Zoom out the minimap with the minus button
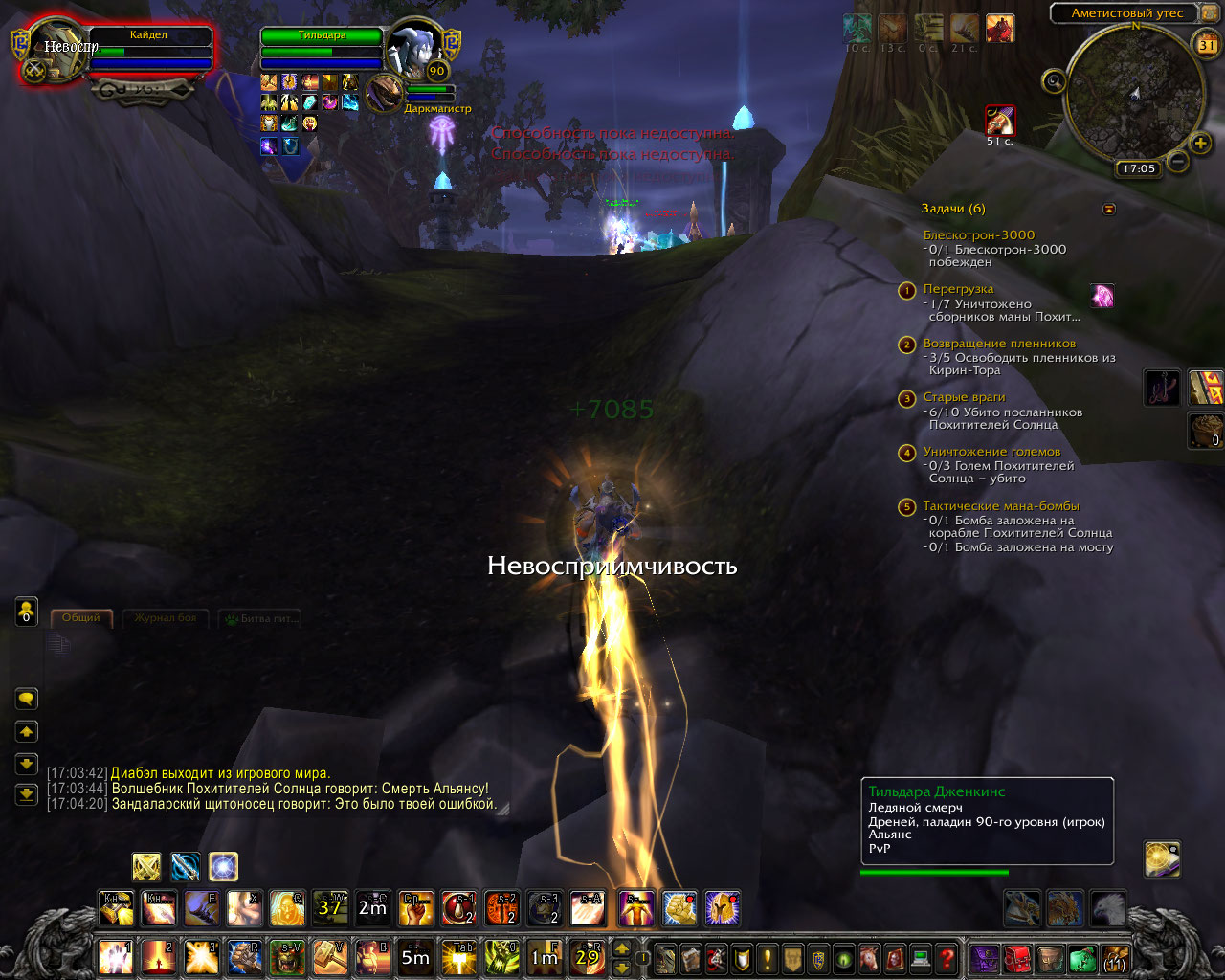This screenshot has height=980, width=1225. 1178,162
